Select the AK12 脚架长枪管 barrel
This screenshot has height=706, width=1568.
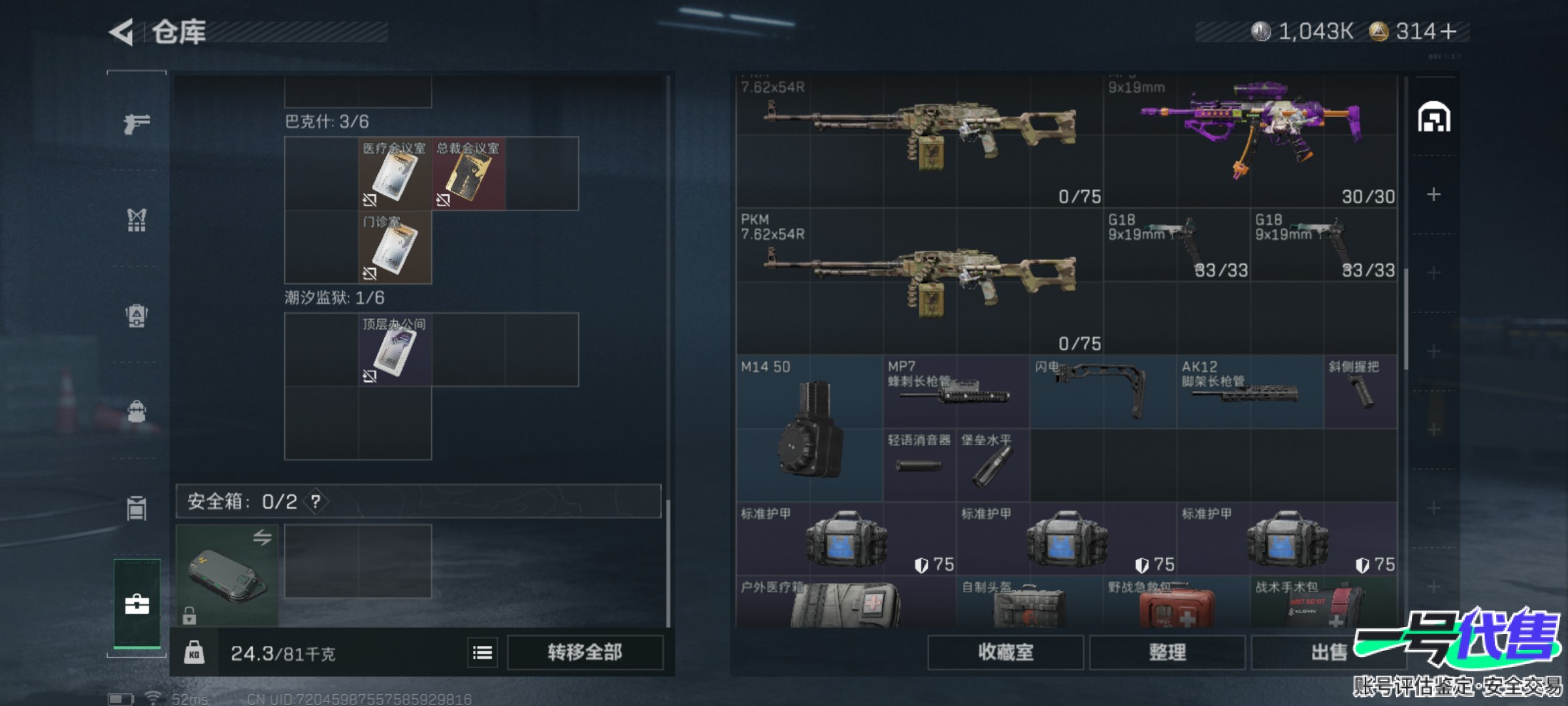pos(1249,391)
